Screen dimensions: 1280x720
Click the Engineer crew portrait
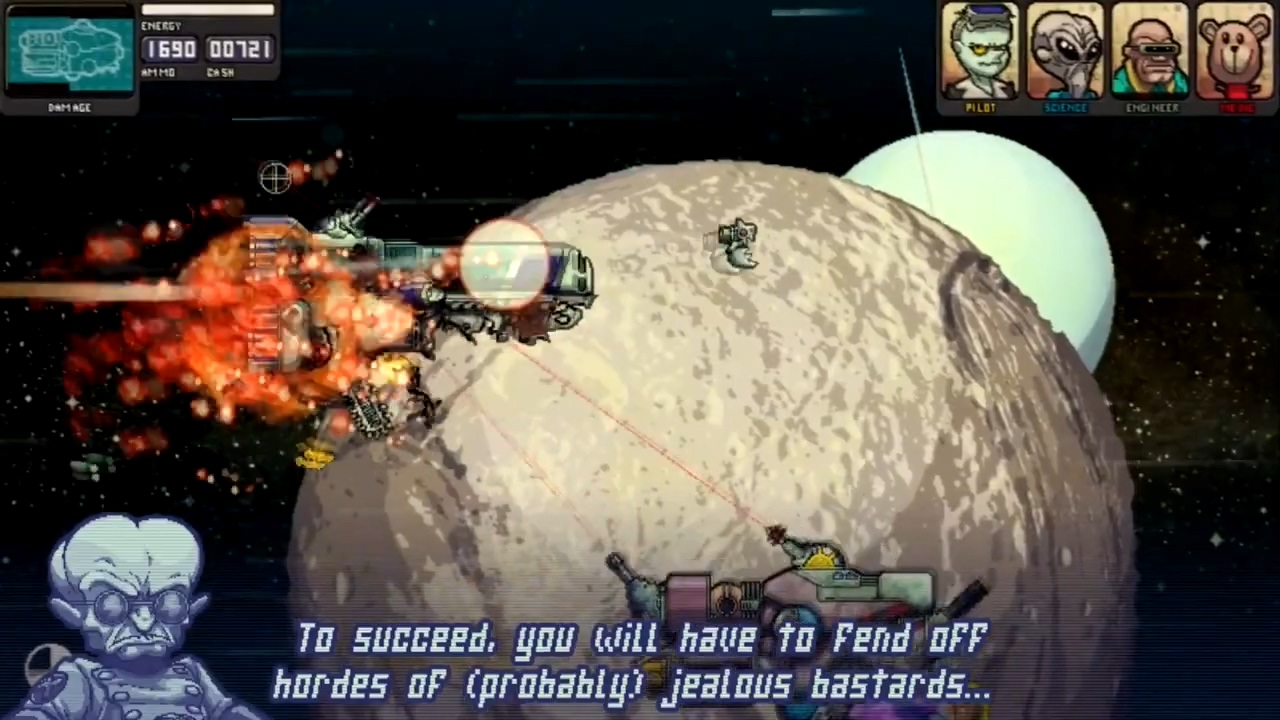[x=1150, y=52]
